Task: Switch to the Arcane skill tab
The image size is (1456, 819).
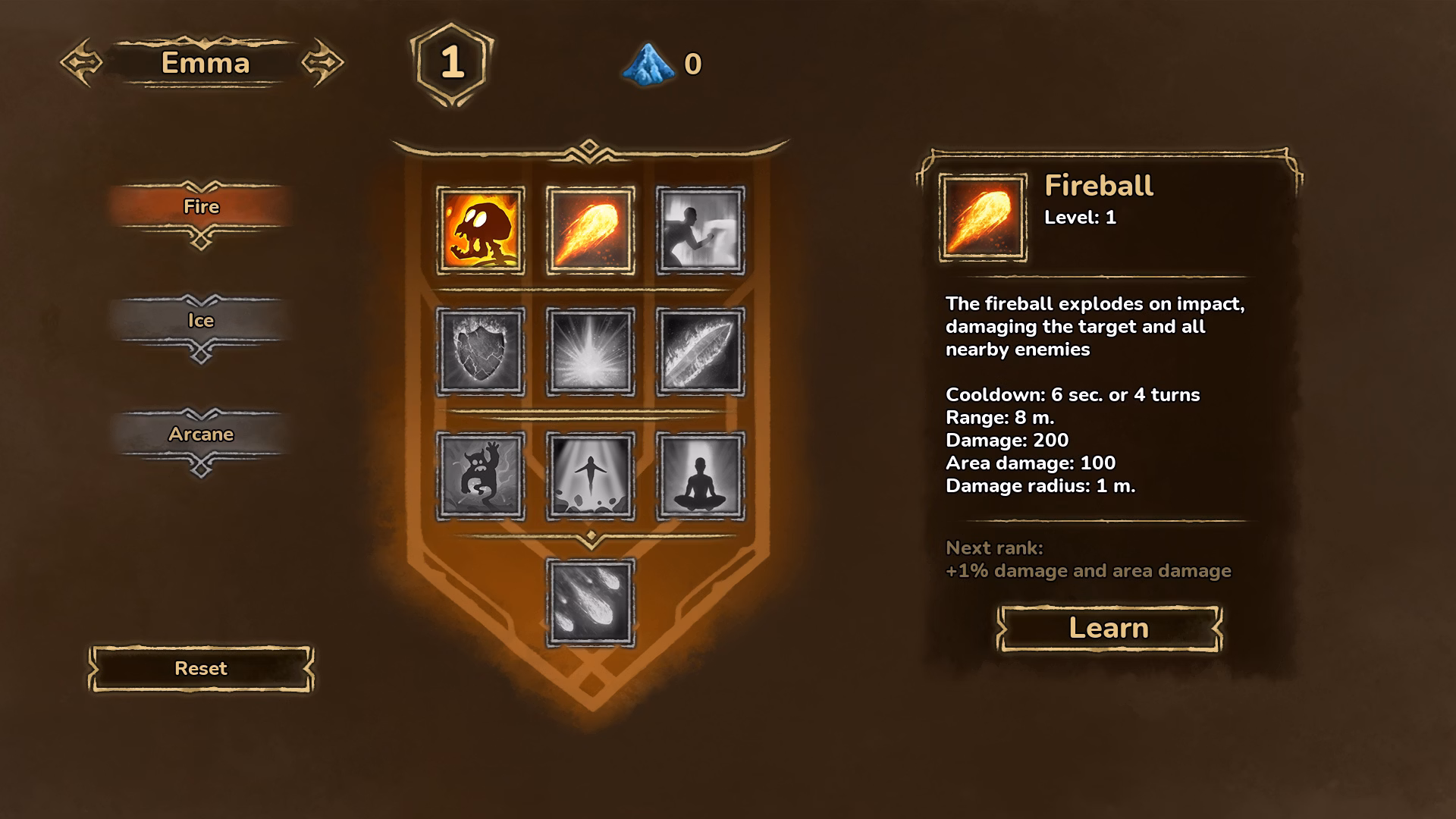Action: click(x=201, y=434)
